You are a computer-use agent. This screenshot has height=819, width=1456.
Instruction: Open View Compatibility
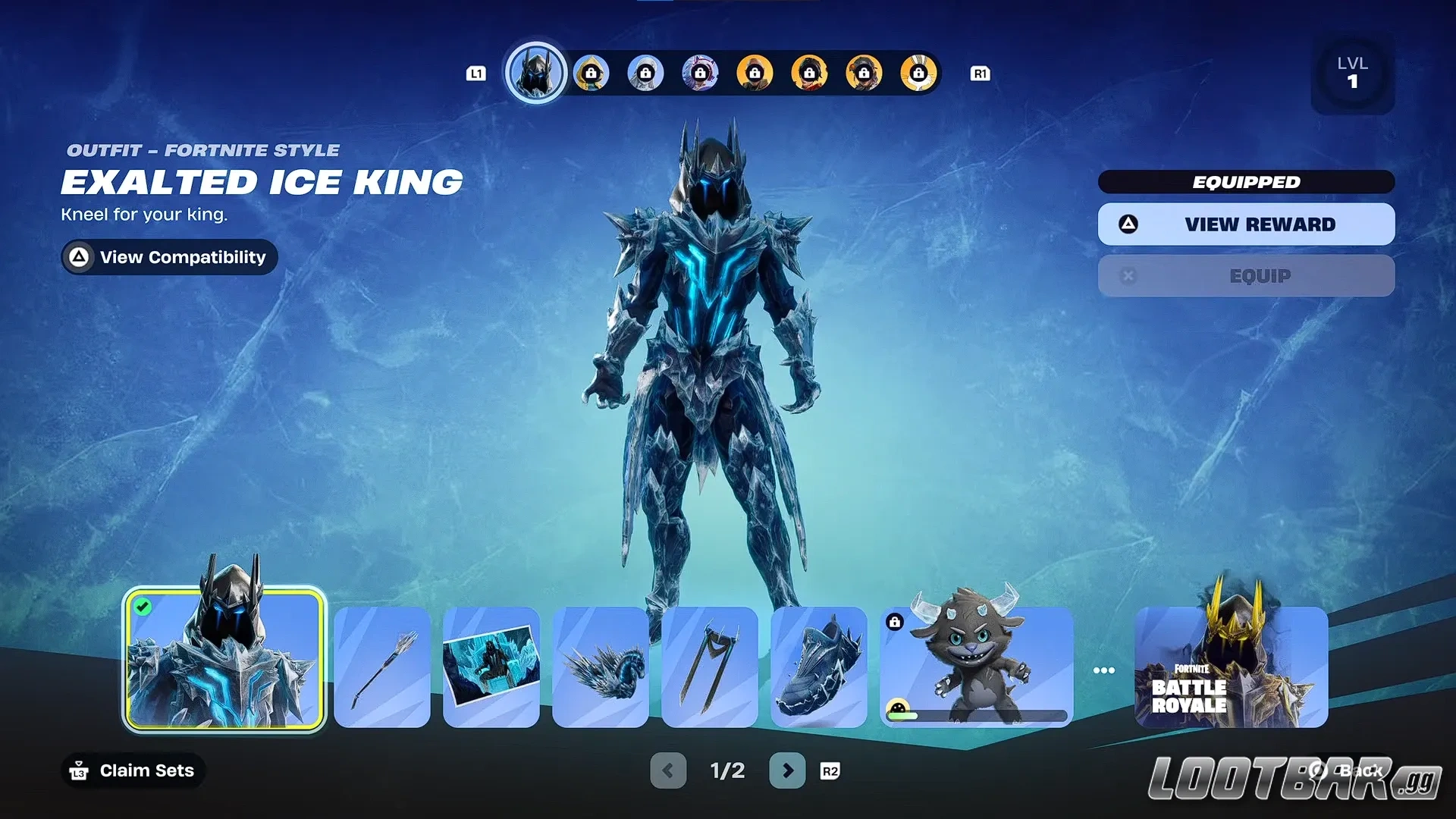pyautogui.click(x=168, y=257)
